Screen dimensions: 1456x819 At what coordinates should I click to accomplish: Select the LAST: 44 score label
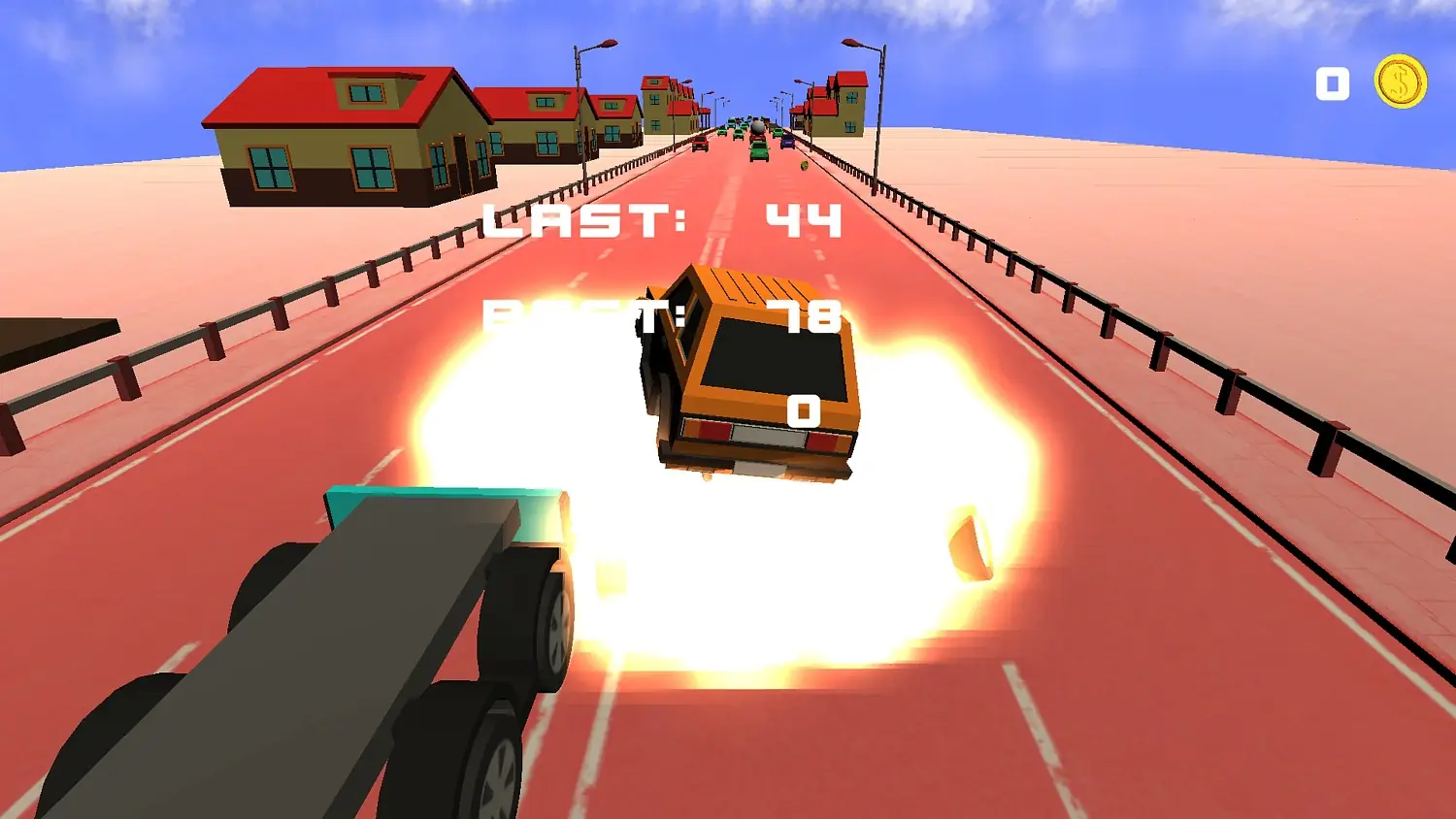(x=660, y=221)
